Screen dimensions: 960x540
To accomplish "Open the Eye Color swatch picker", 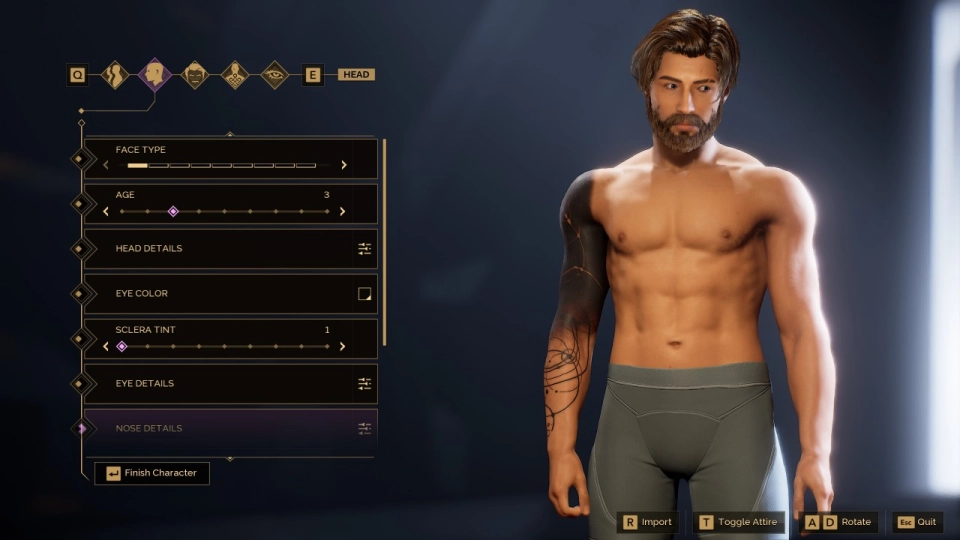I will [x=364, y=293].
